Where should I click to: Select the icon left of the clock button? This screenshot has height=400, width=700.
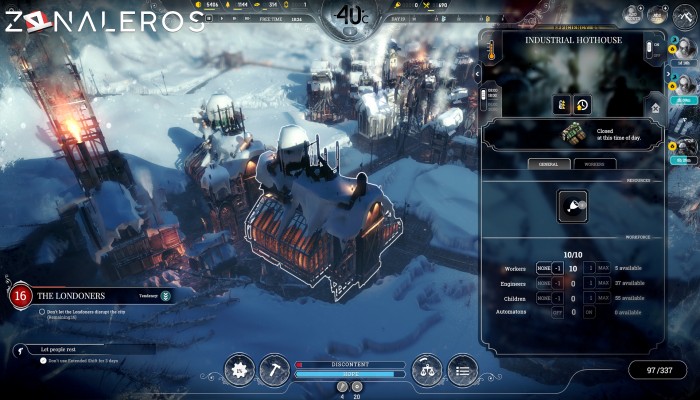click(x=563, y=104)
